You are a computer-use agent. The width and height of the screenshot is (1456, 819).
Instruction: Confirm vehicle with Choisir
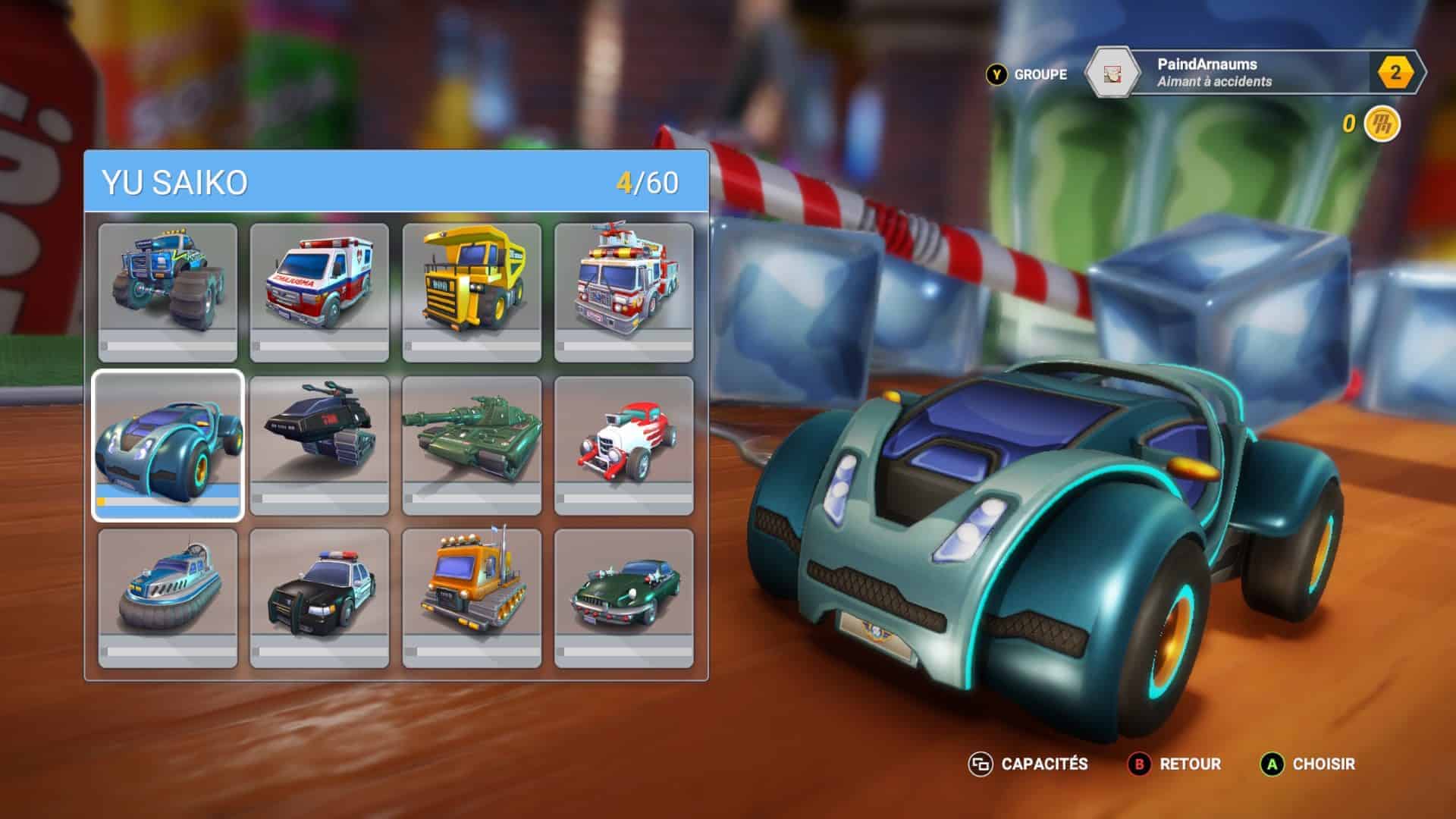click(1308, 764)
